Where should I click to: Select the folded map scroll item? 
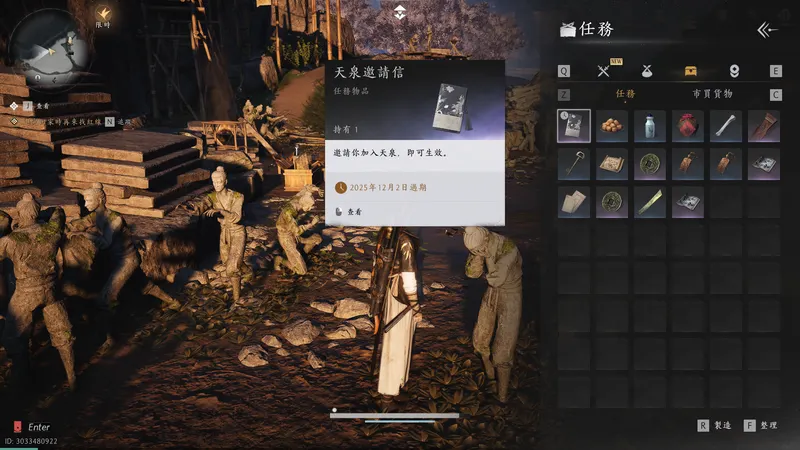point(611,164)
